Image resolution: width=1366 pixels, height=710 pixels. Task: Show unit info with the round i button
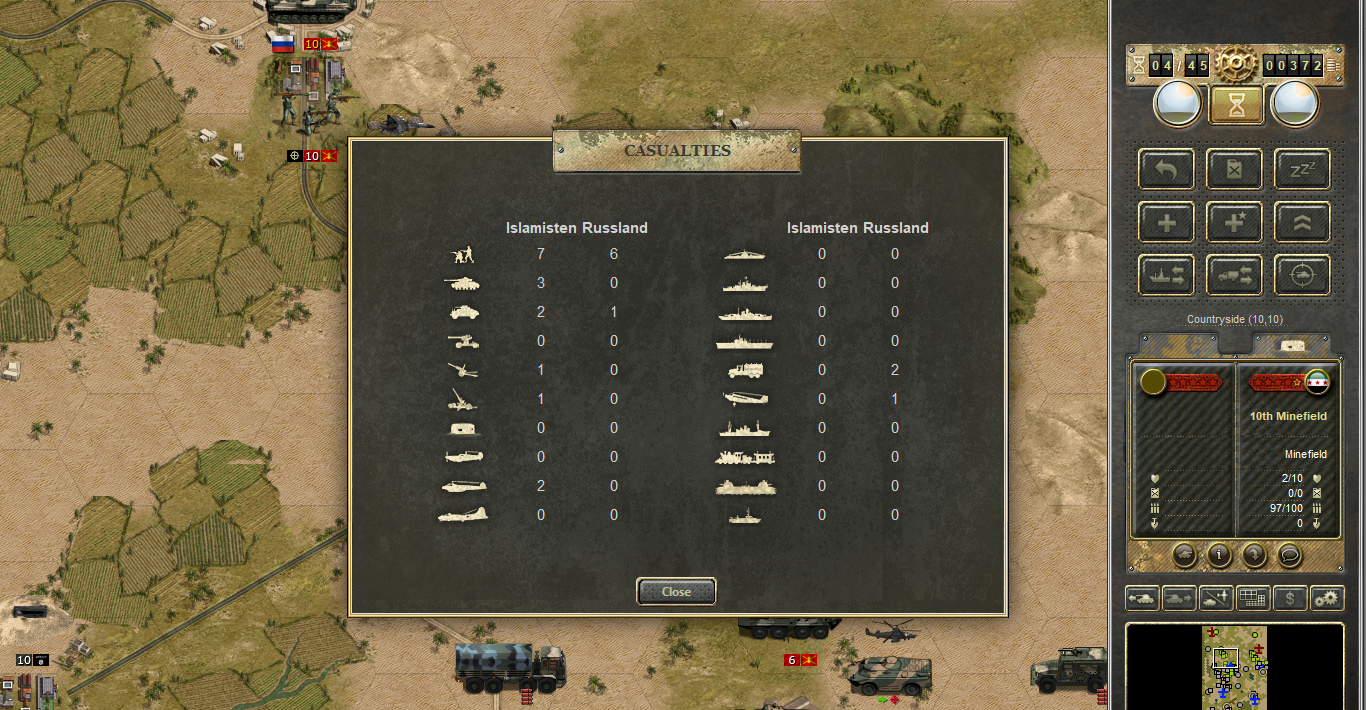click(1218, 554)
